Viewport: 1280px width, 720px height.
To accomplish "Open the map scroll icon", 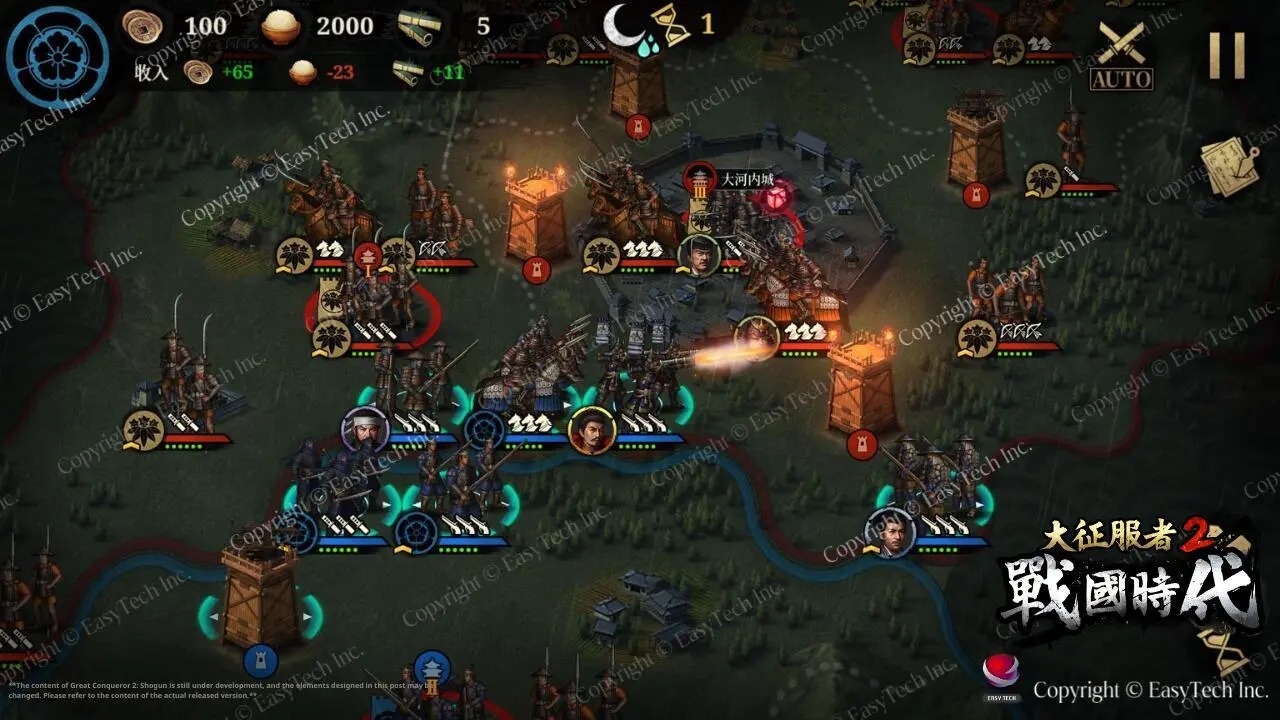I will pos(1229,167).
